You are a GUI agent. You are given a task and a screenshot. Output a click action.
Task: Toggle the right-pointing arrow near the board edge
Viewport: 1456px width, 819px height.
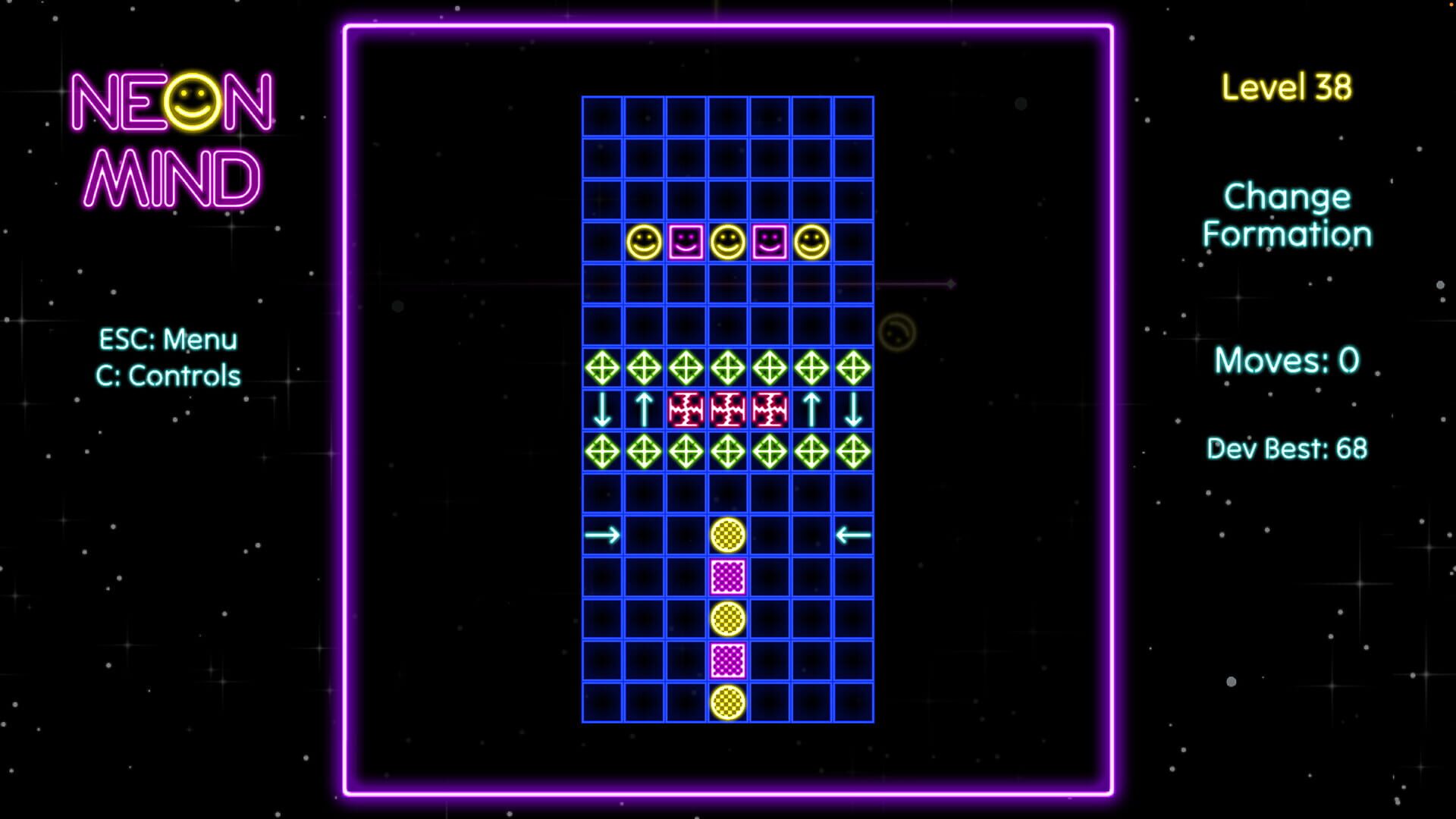600,535
